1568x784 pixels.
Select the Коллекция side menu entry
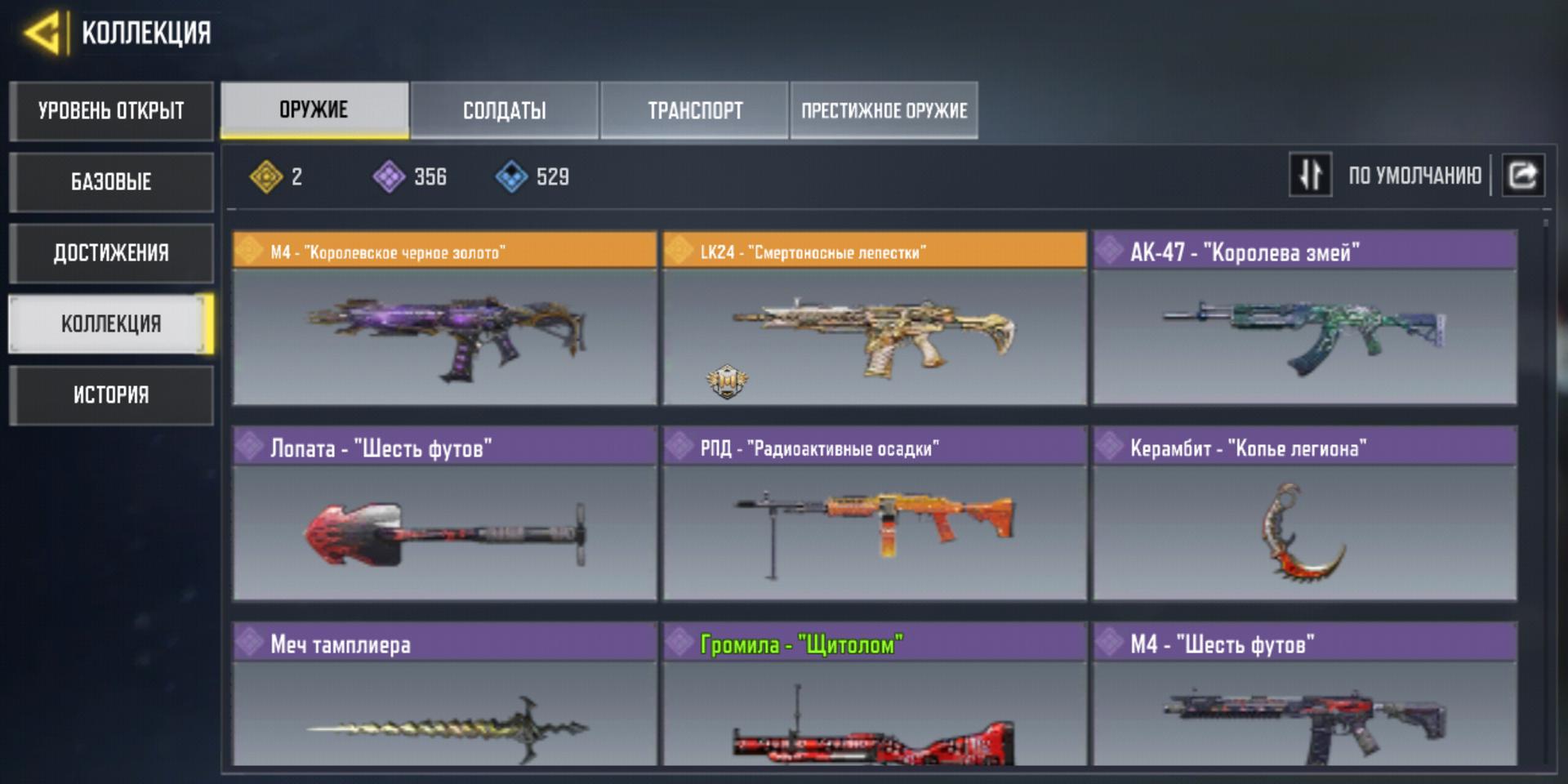coord(111,324)
